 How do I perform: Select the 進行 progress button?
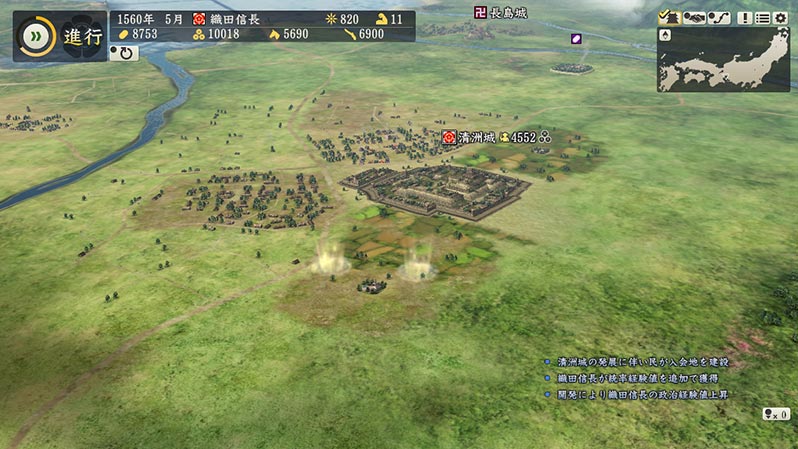pyautogui.click(x=82, y=37)
